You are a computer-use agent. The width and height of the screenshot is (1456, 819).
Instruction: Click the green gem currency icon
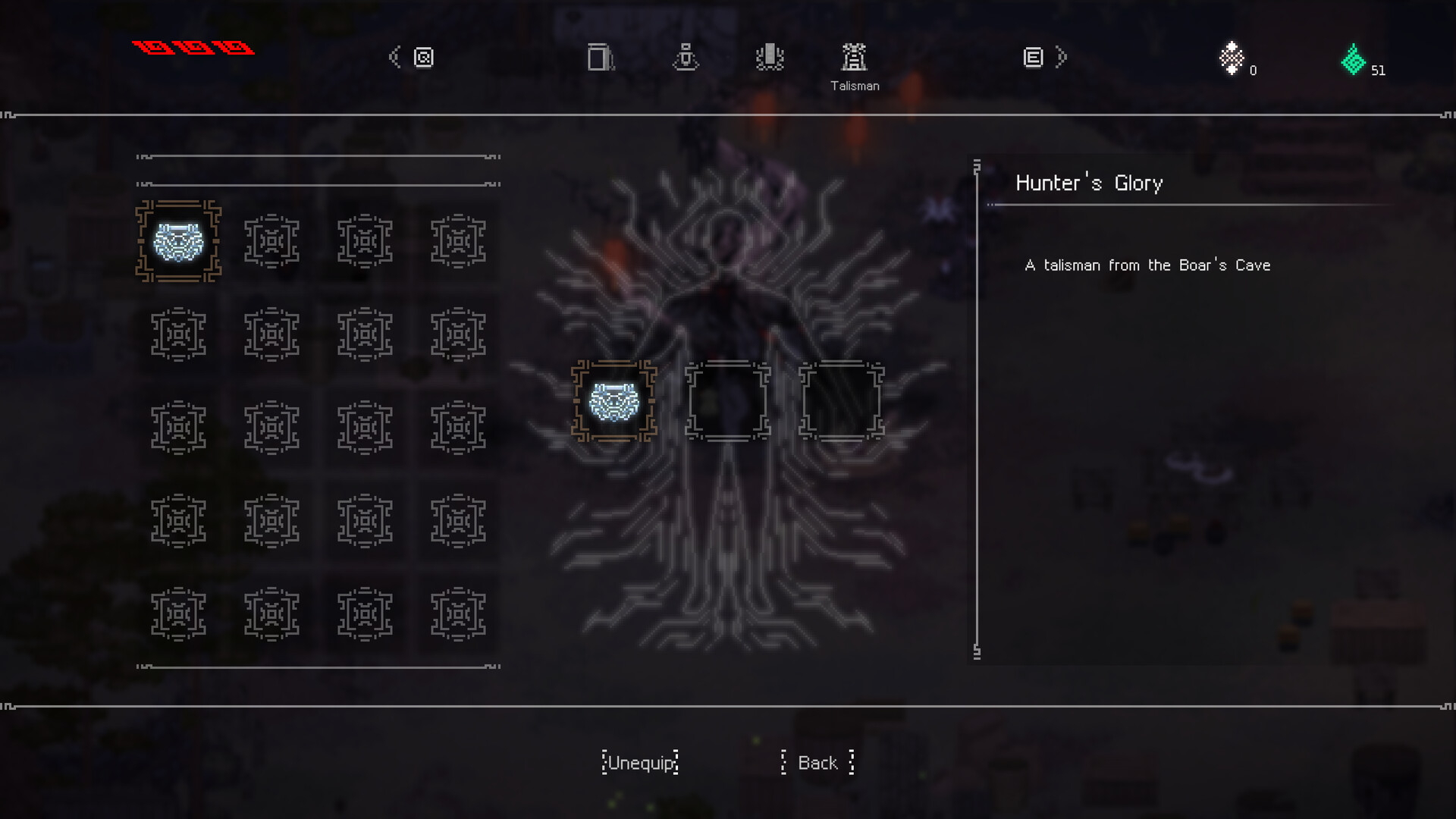point(1354,57)
